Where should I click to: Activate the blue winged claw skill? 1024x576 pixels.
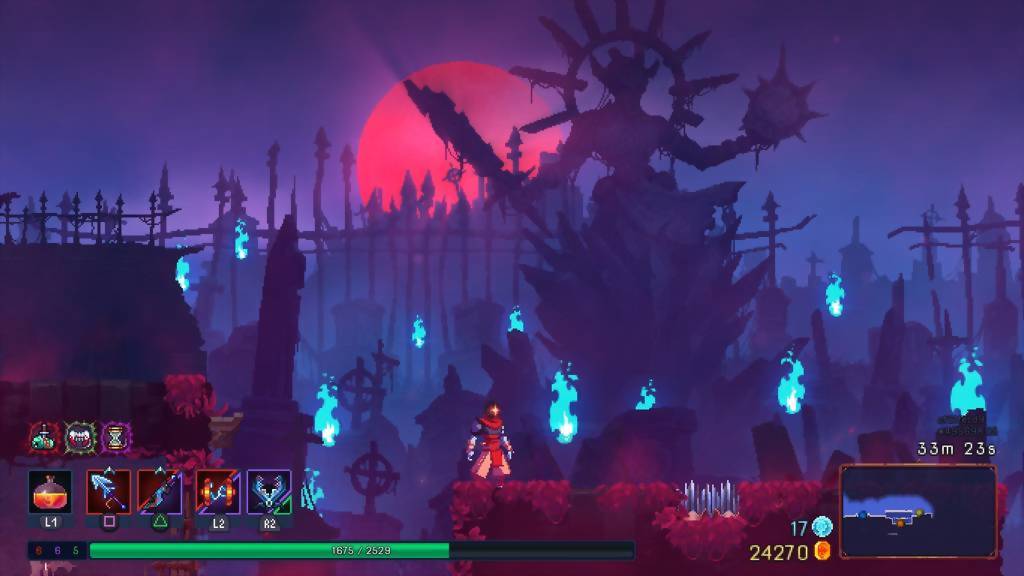coord(269,492)
